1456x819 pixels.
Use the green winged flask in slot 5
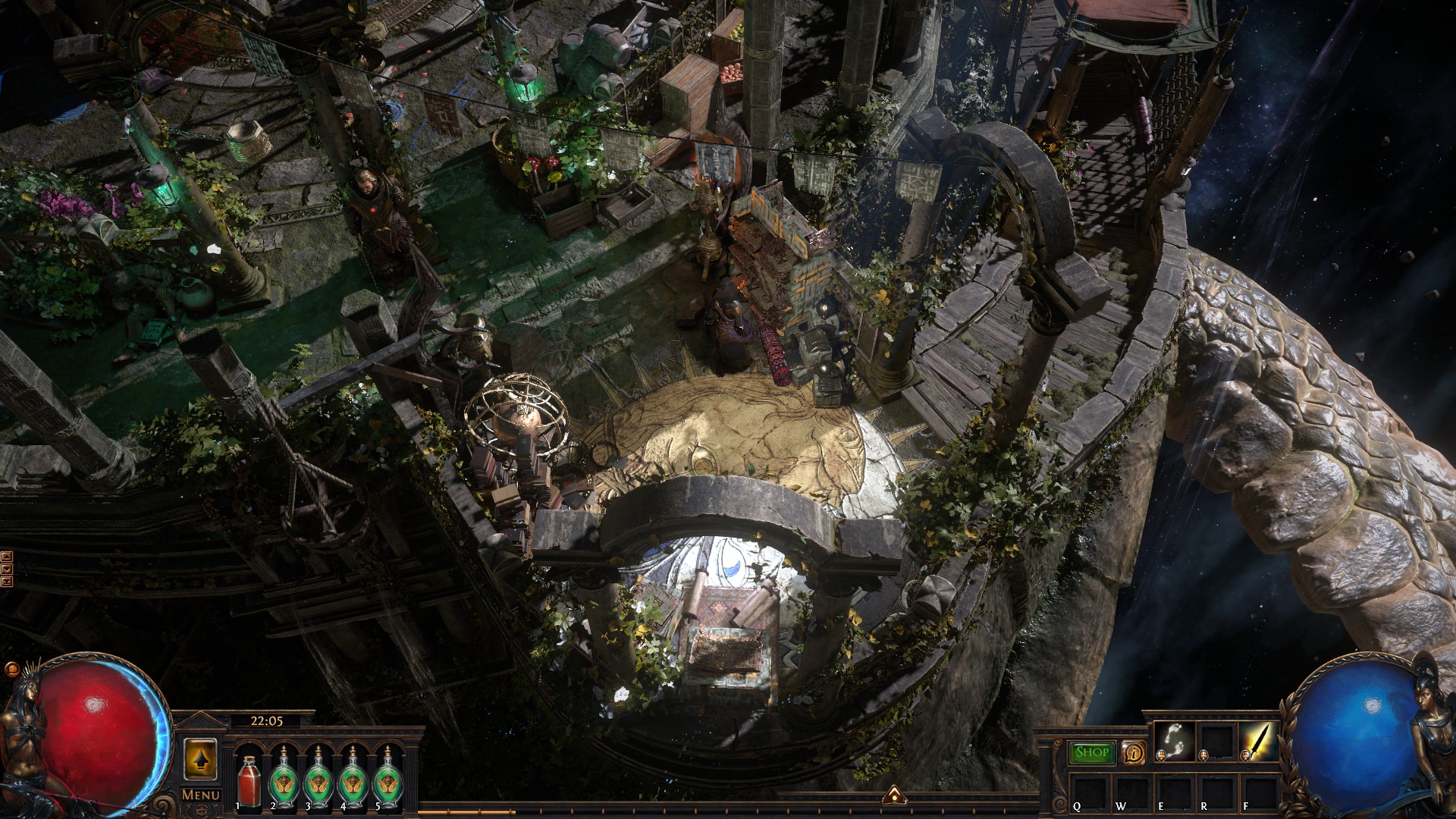(x=388, y=779)
